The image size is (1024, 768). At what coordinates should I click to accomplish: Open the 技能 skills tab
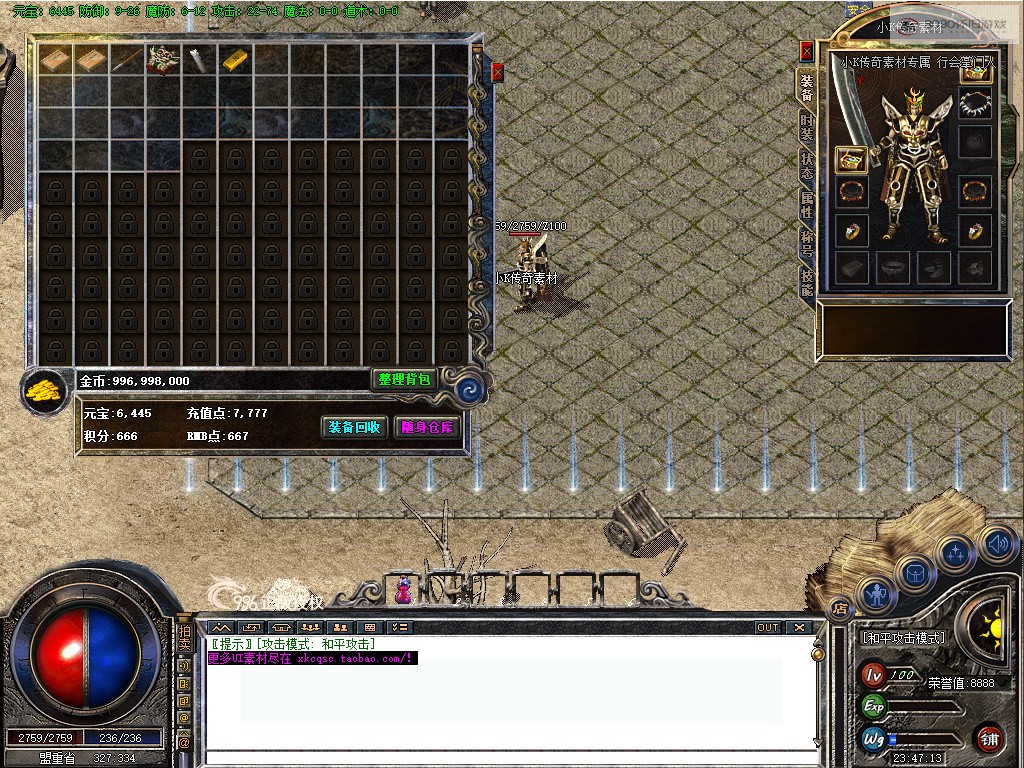pyautogui.click(x=806, y=282)
